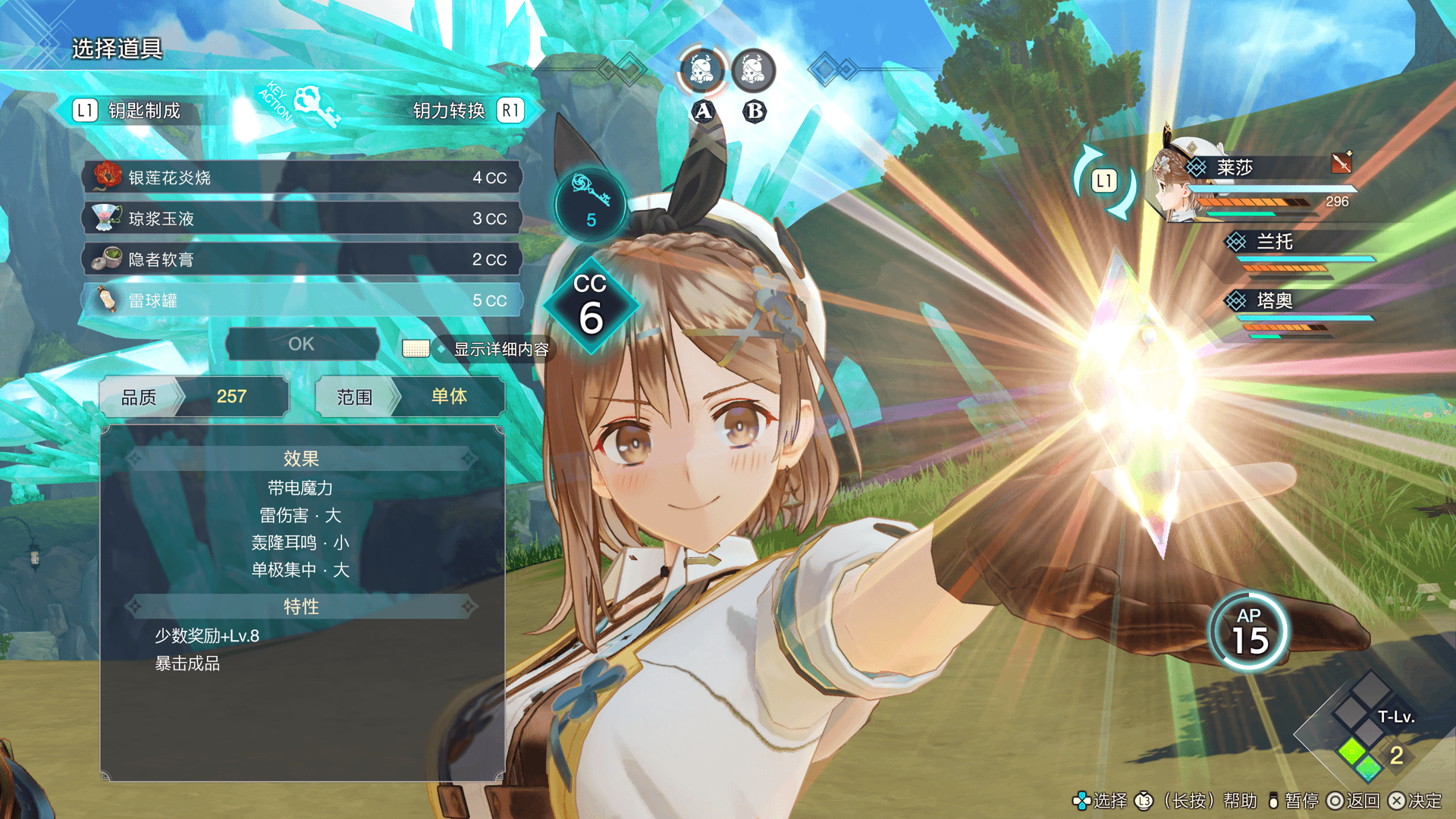This screenshot has height=819, width=1456.
Task: Click the key charge counter icon
Action: (x=590, y=205)
